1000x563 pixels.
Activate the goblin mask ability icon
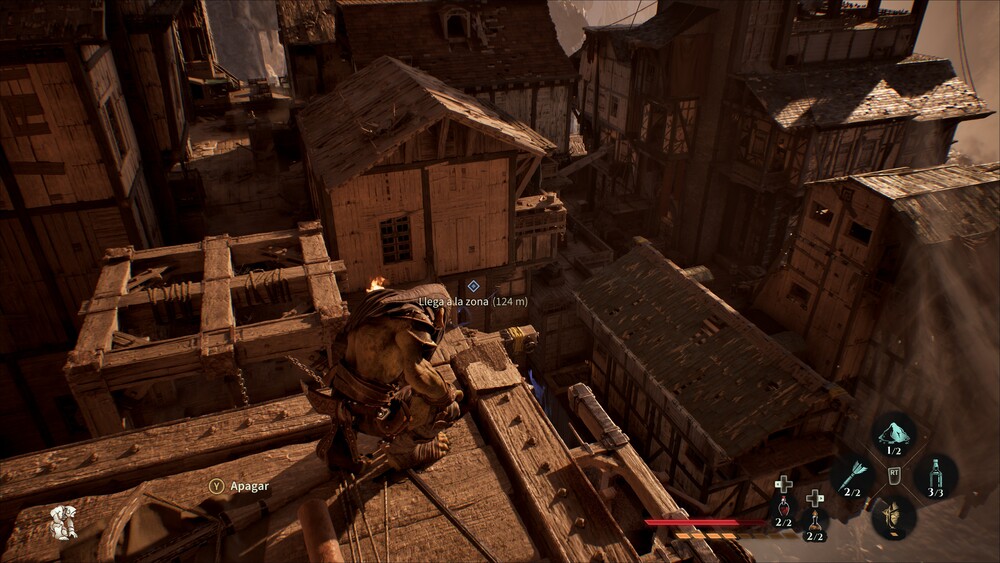pyautogui.click(x=893, y=515)
